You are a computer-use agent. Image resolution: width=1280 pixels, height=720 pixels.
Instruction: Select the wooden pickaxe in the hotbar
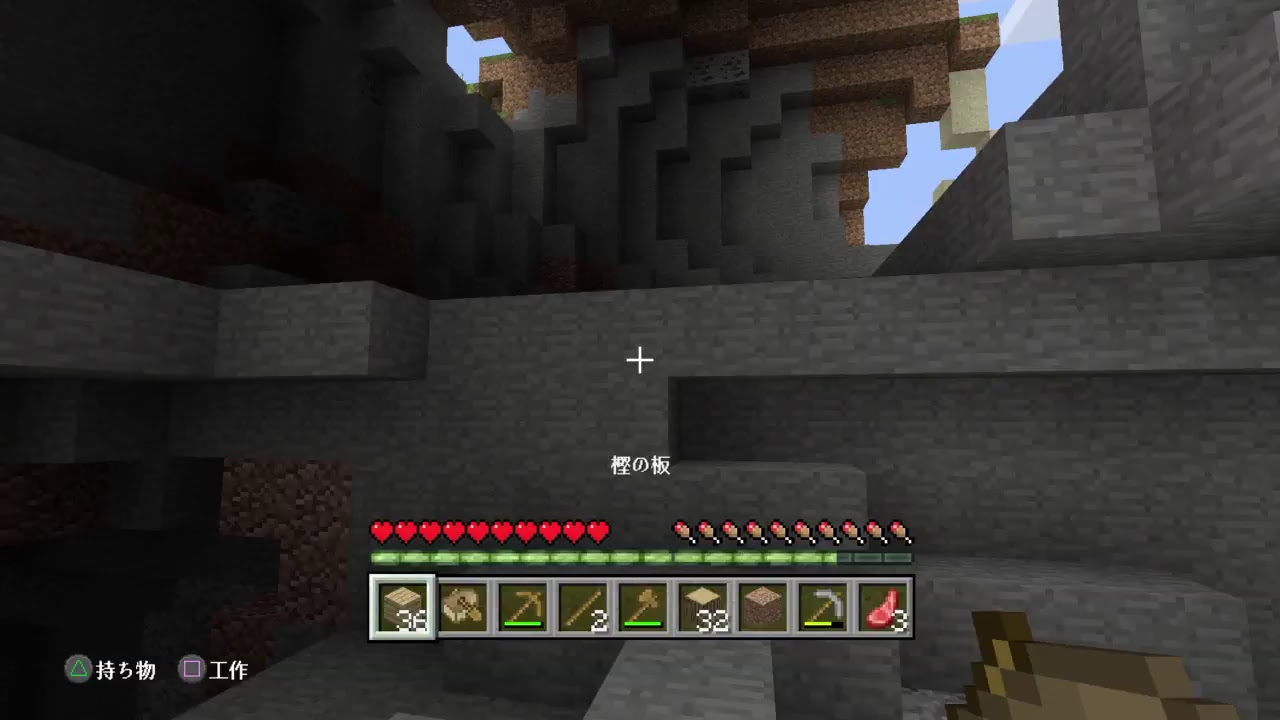click(524, 605)
